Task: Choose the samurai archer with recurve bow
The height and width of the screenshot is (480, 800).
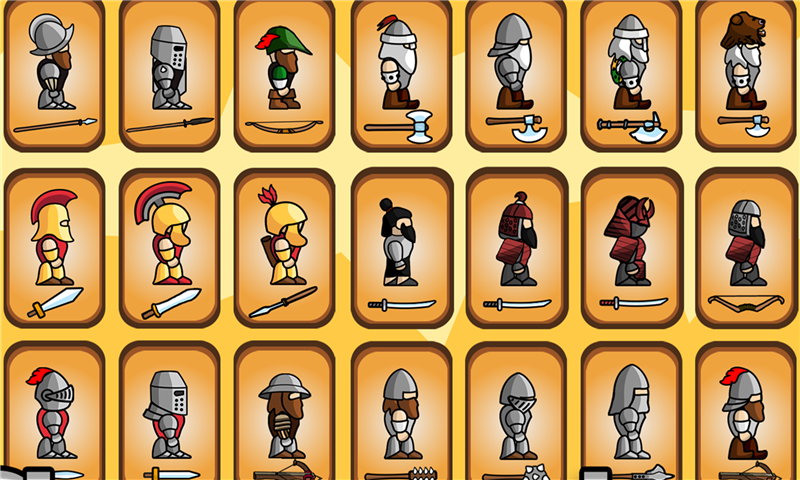Action: [x=746, y=247]
